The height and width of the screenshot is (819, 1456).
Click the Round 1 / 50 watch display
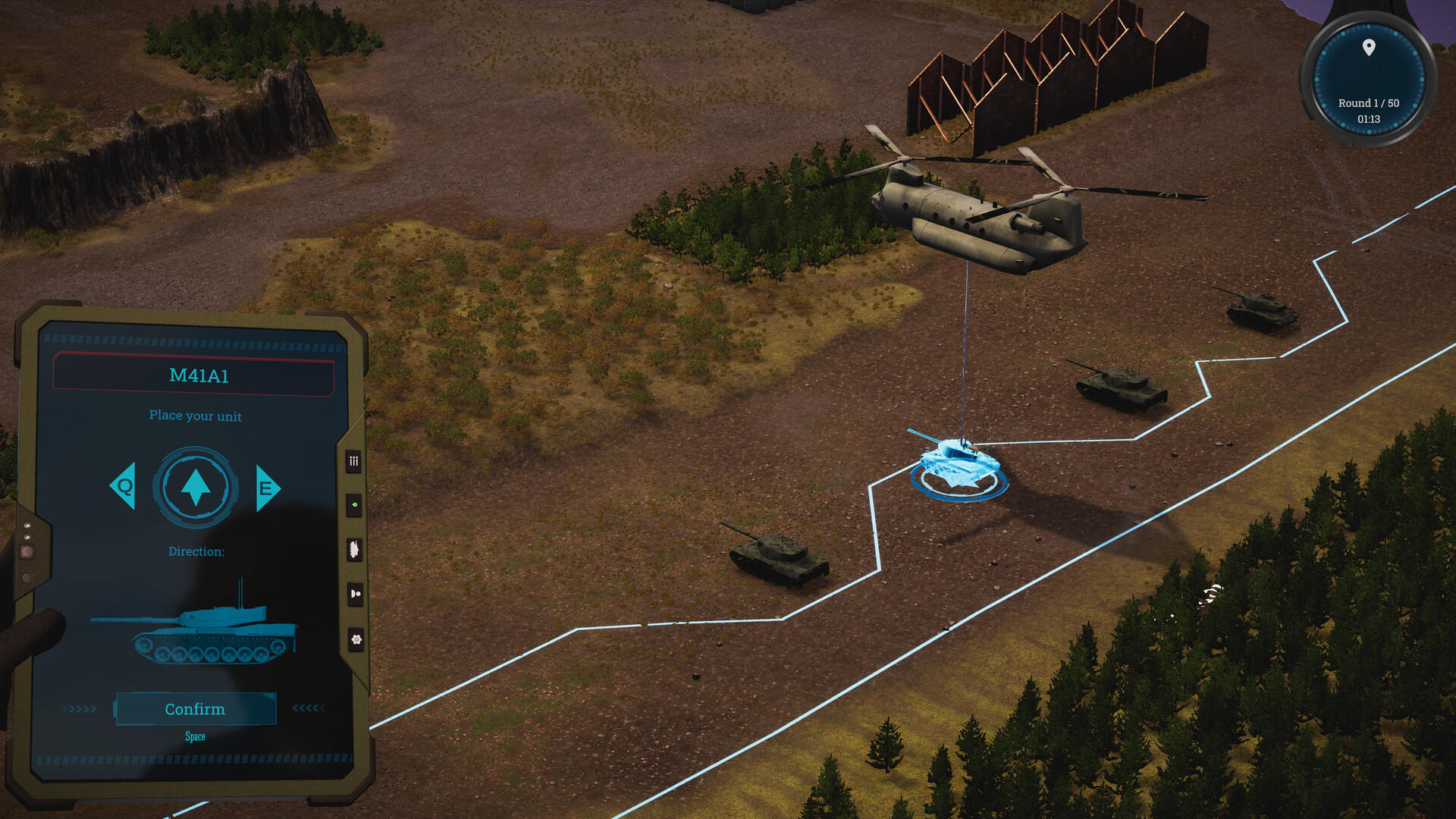(x=1367, y=103)
